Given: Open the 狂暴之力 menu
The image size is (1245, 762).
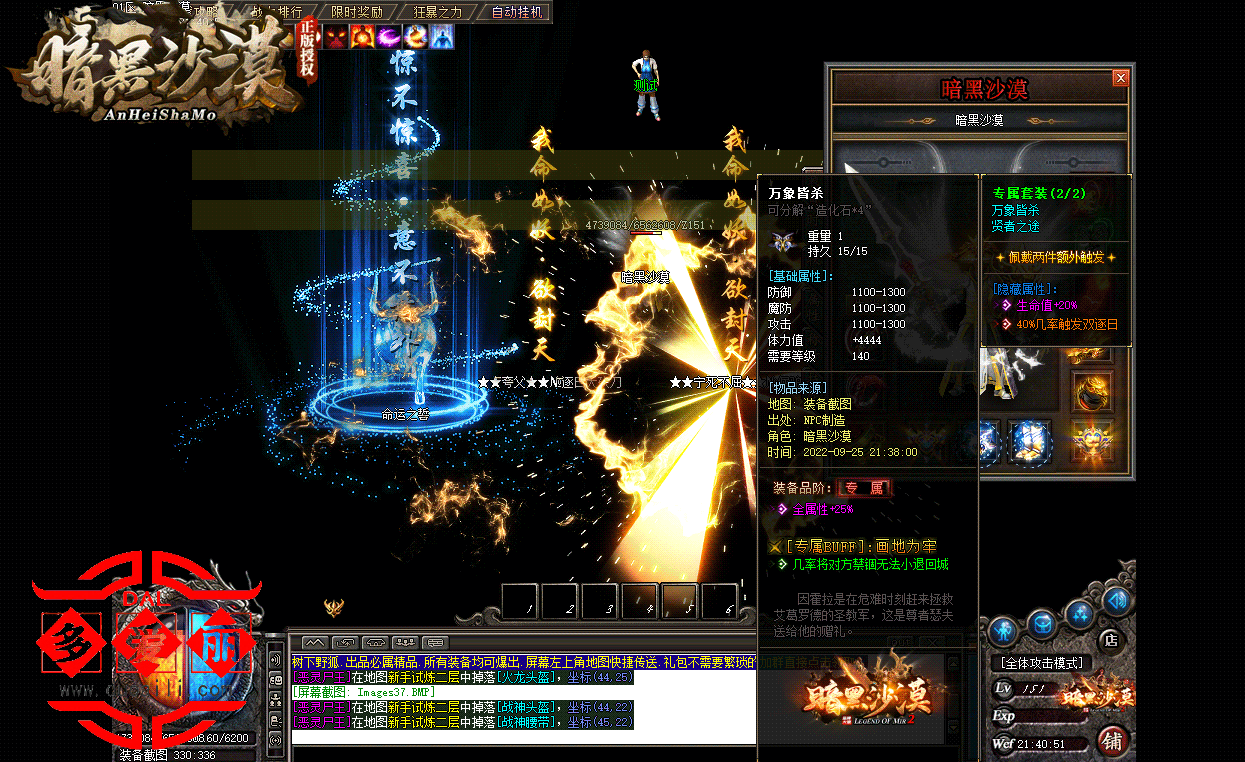Looking at the screenshot, I should point(437,12).
